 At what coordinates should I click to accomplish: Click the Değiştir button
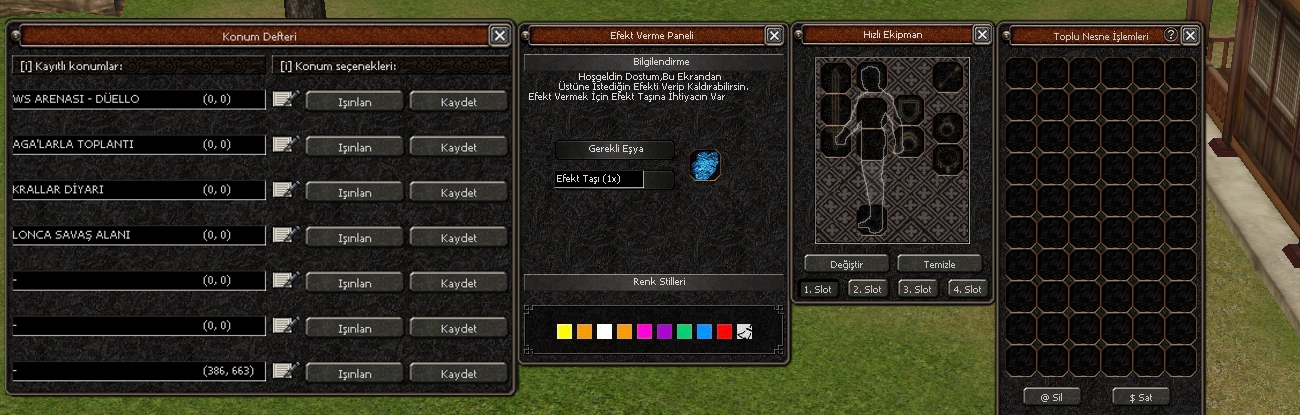tap(846, 264)
